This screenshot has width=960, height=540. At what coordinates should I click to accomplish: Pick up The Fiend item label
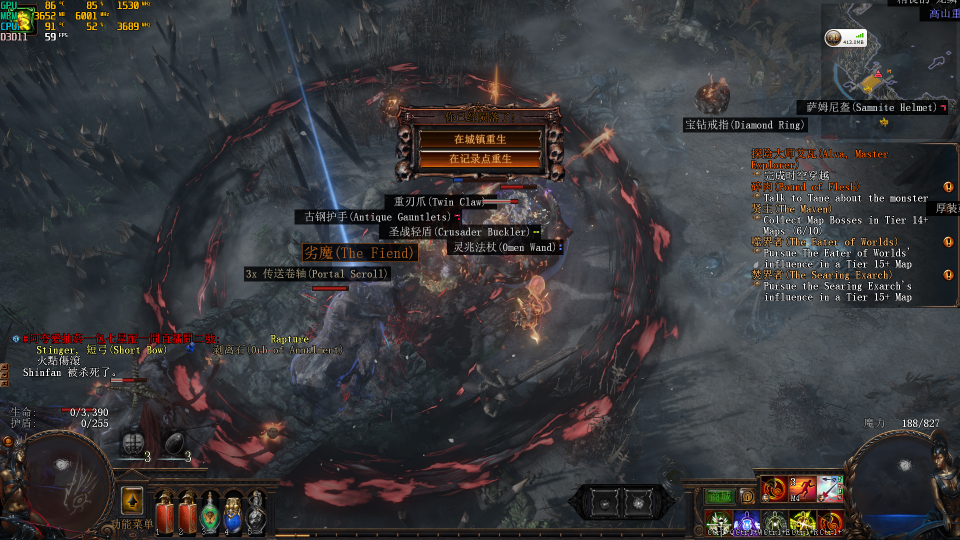coord(359,253)
